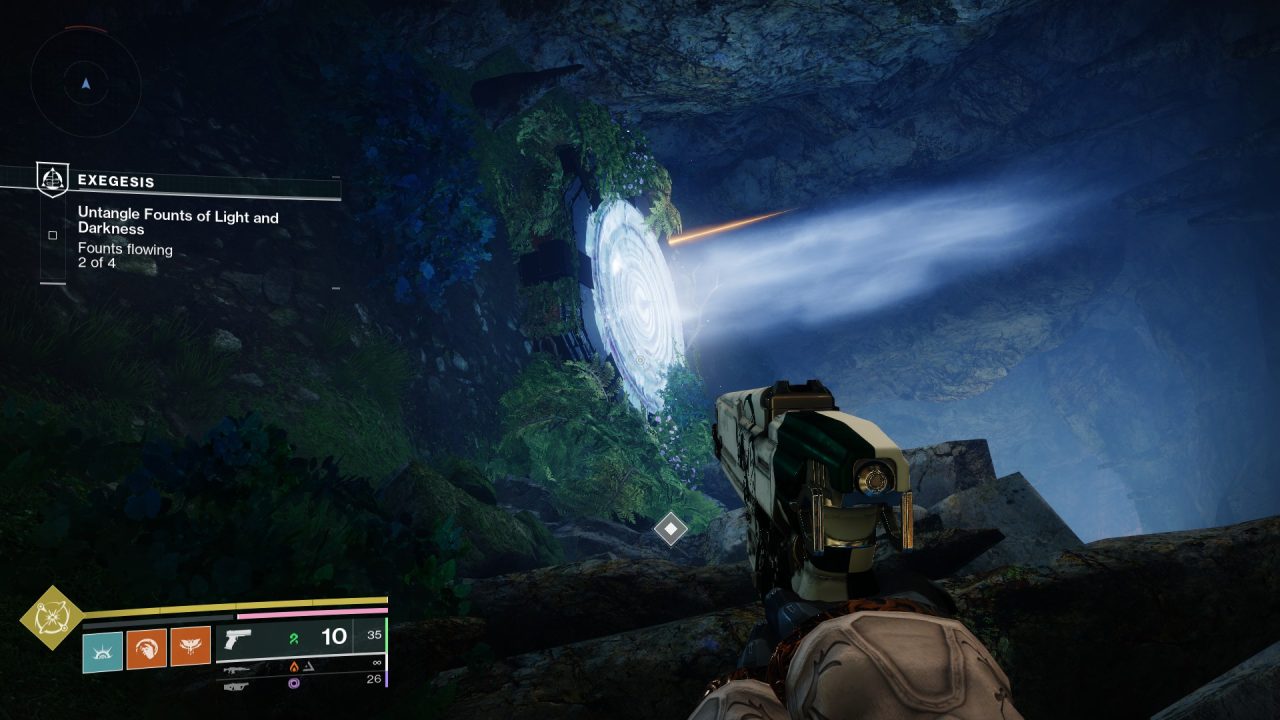Switch to the heavy weapon in the bottom slot
The image size is (1280, 720).
(236, 686)
